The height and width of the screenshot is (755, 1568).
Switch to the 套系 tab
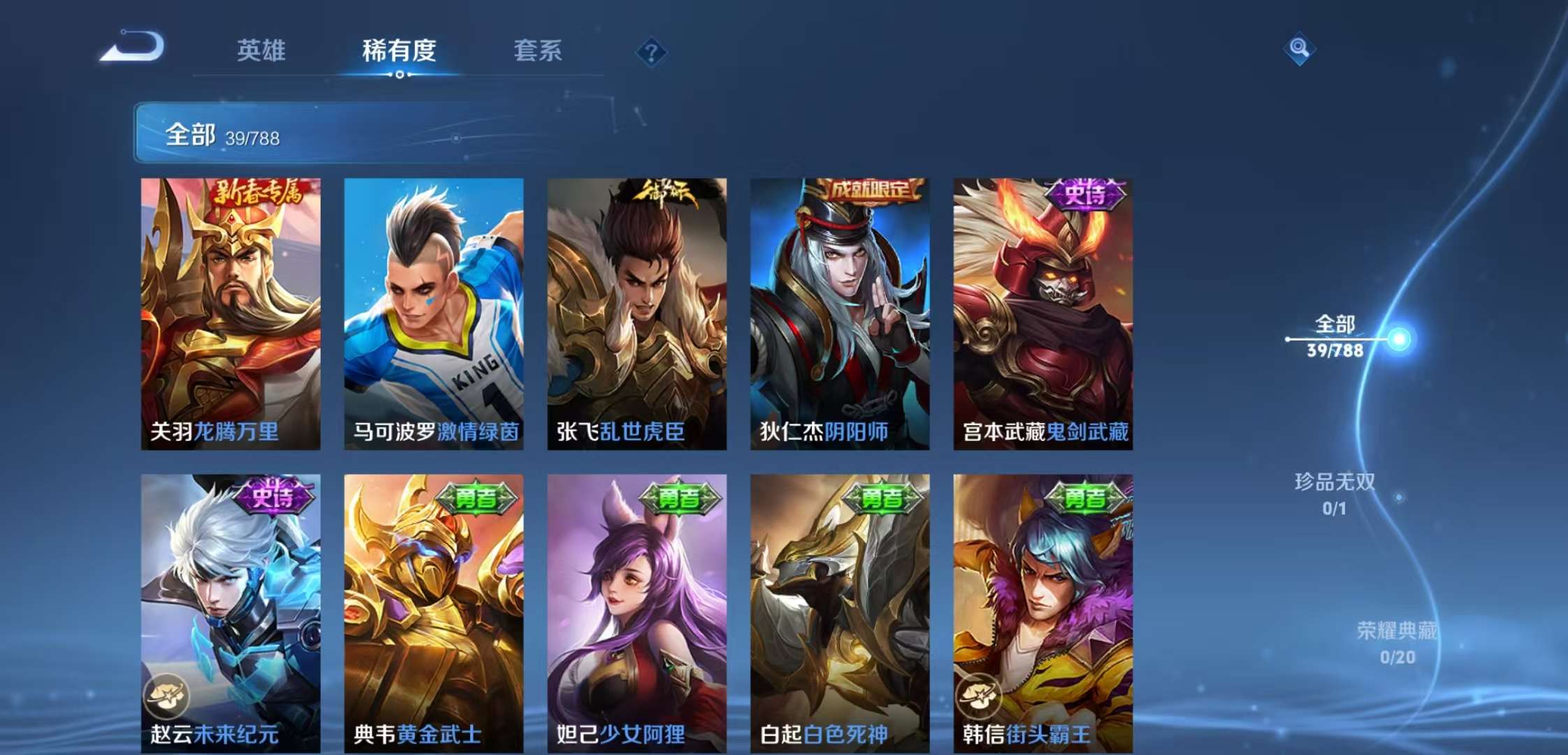point(539,52)
